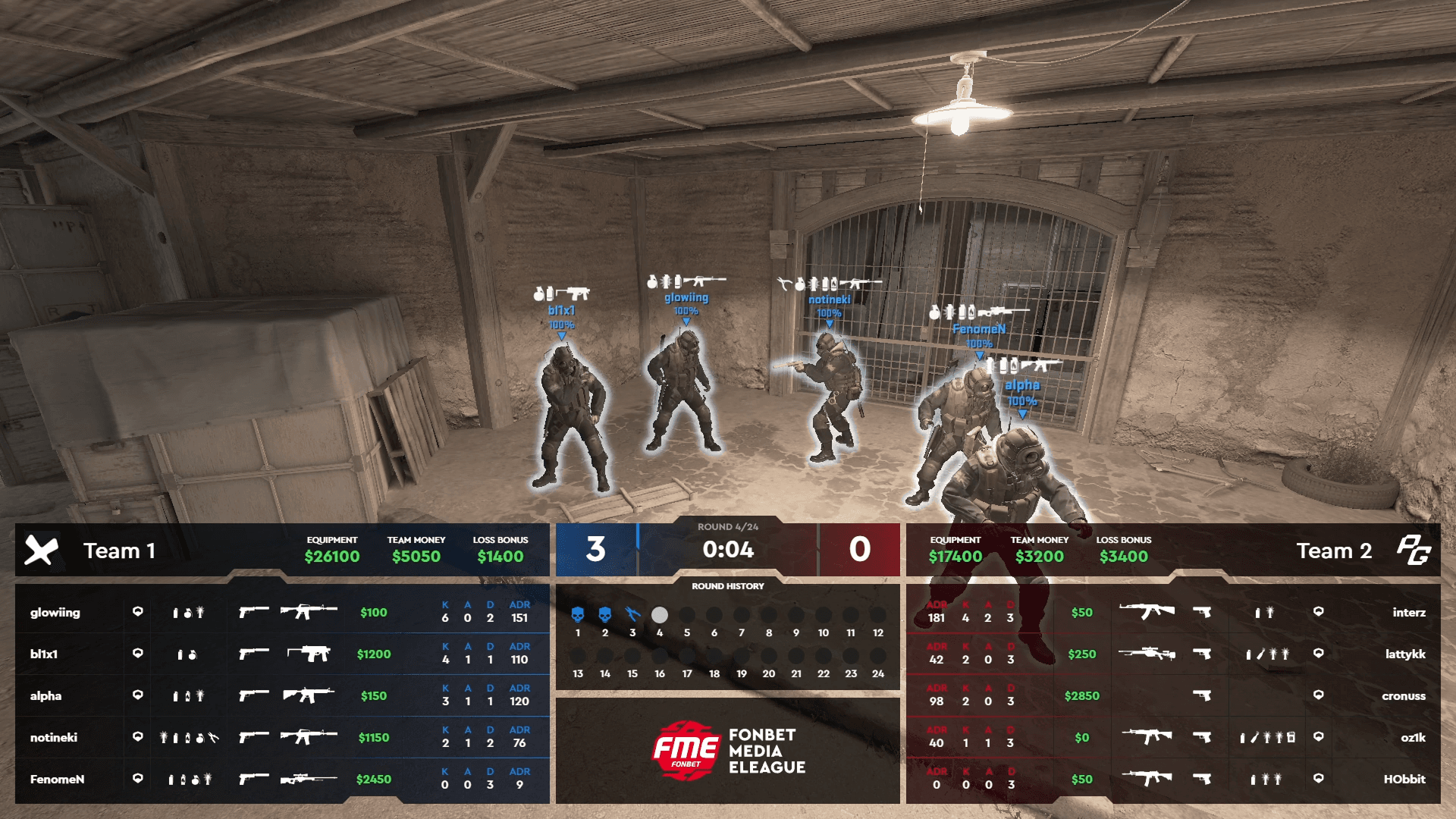This screenshot has width=1456, height=819.
Task: Click the Team 1 crossed-swords logo
Action: (x=41, y=551)
